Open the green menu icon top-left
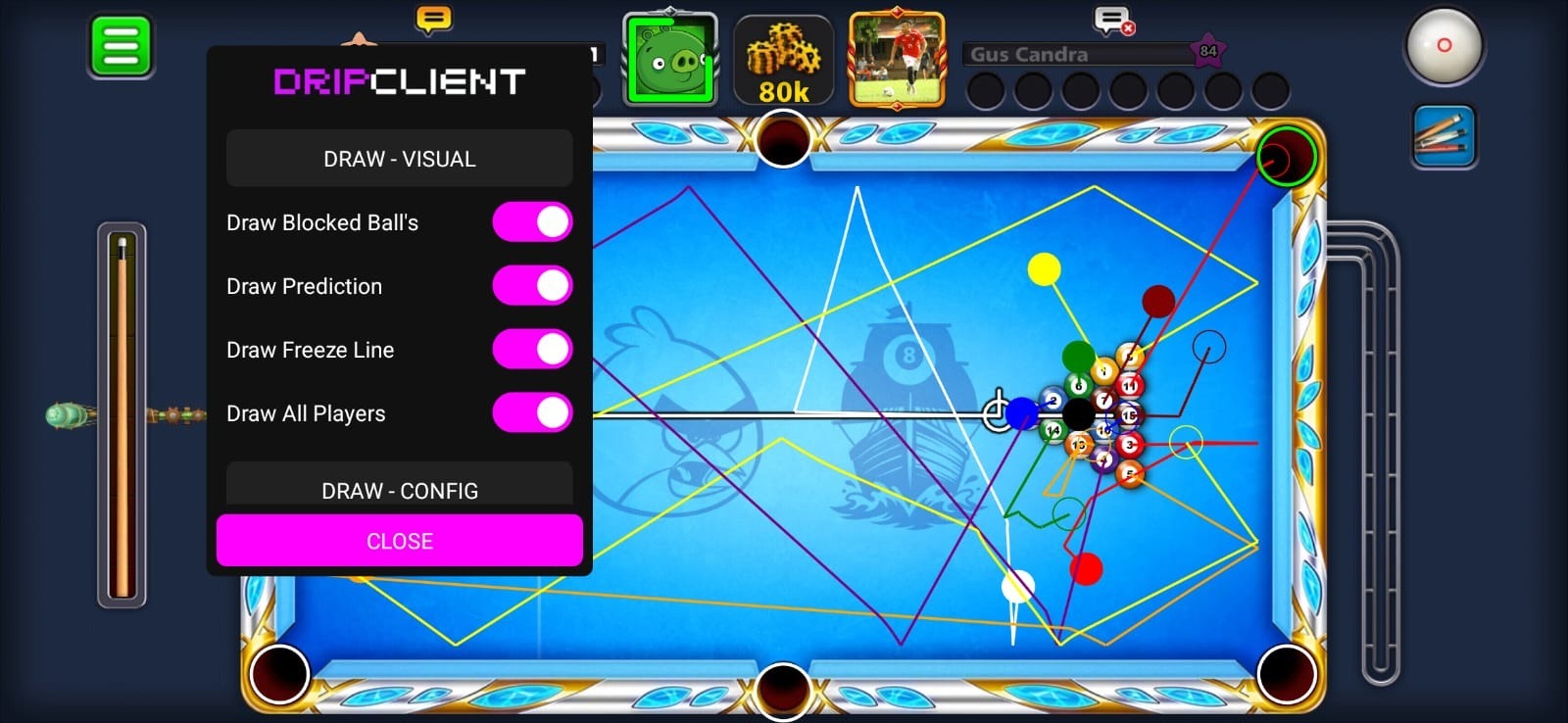 point(120,45)
